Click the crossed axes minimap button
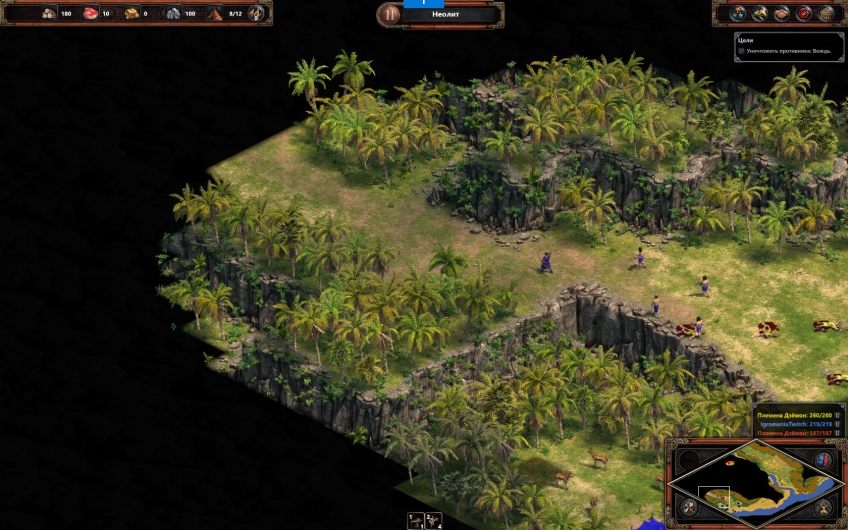The width and height of the screenshot is (848, 530). tap(688, 507)
